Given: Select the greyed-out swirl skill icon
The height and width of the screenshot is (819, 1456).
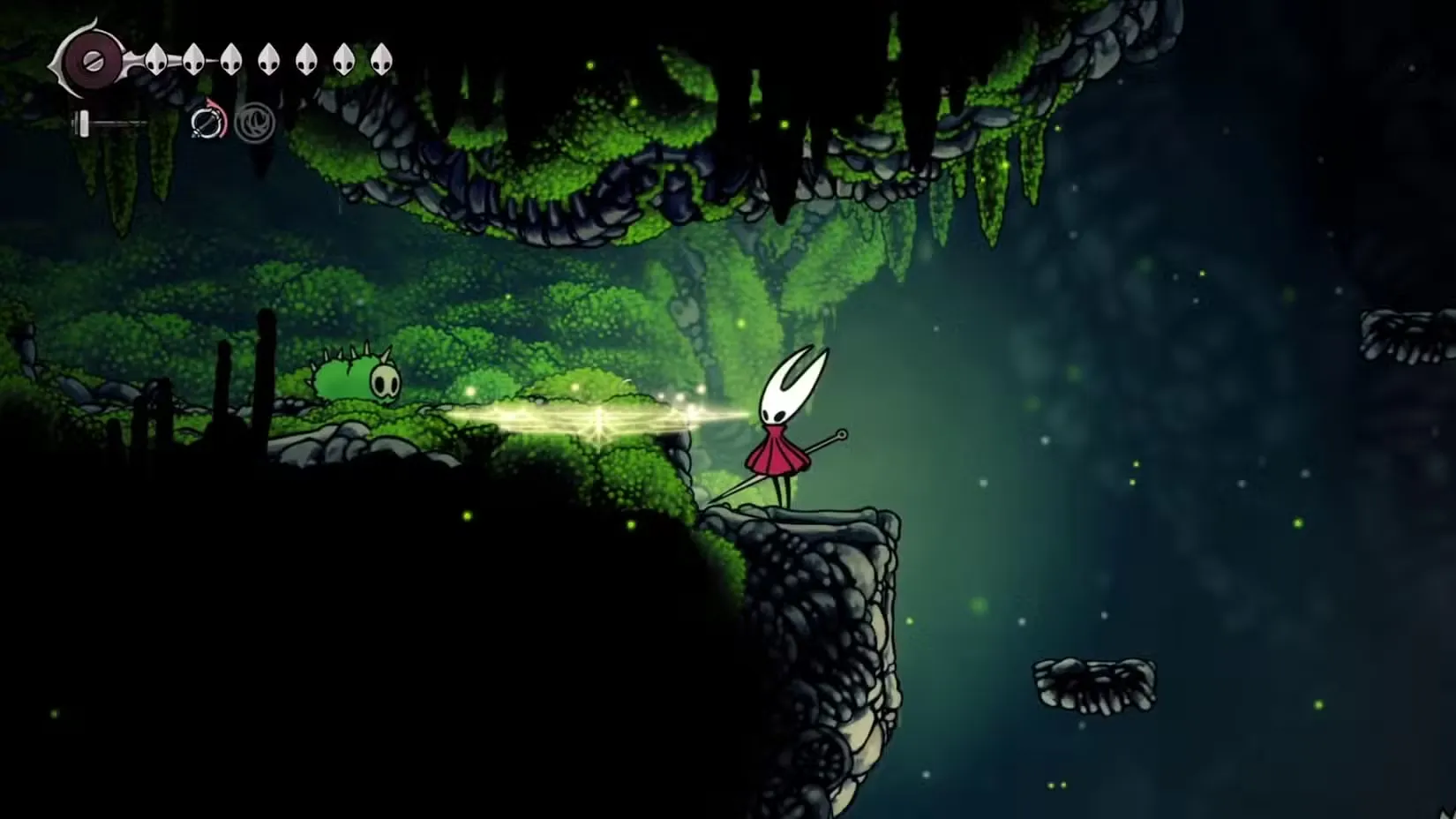Looking at the screenshot, I should [x=255, y=122].
